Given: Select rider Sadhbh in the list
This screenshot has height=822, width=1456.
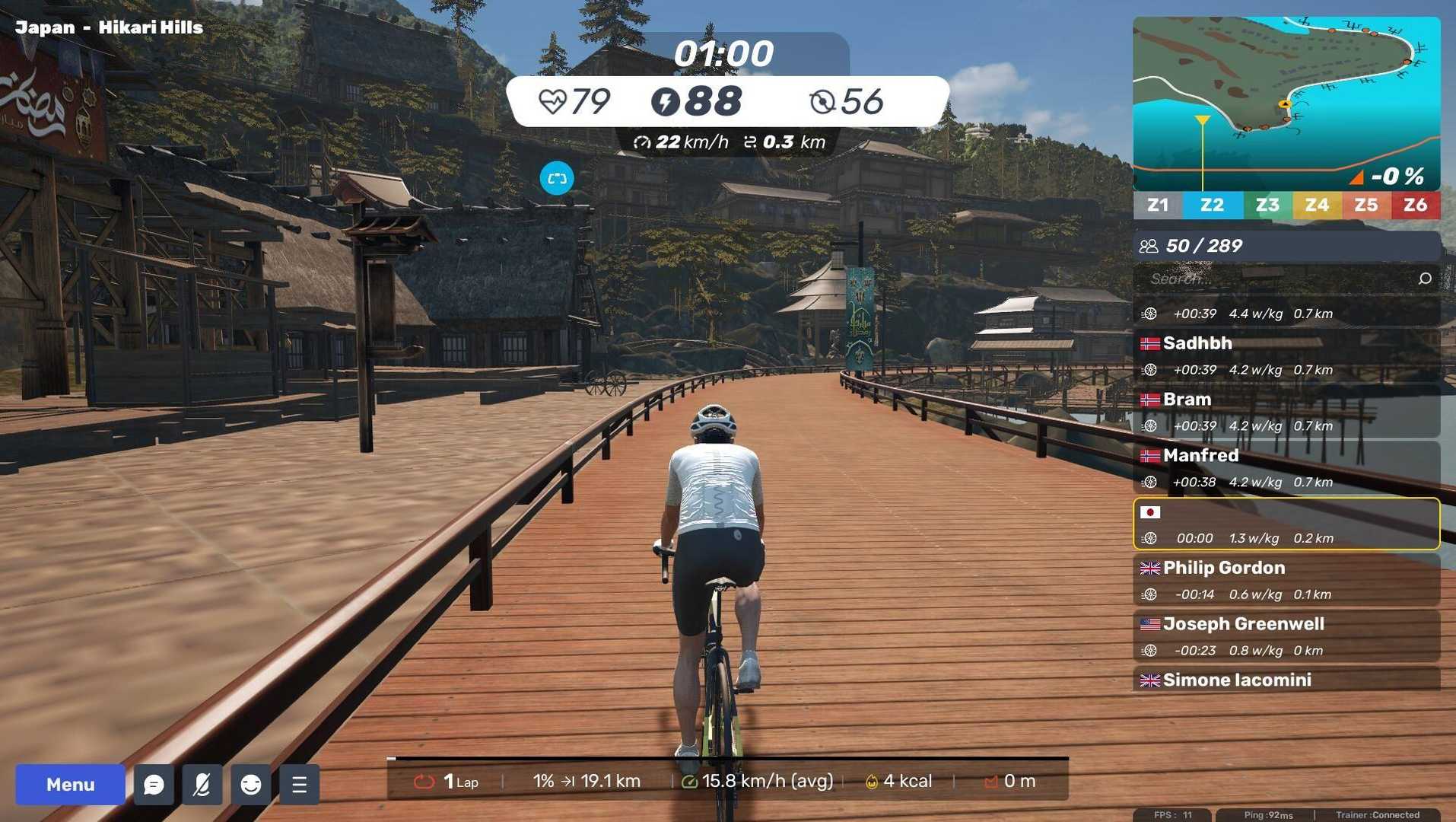Looking at the screenshot, I should pos(1286,355).
